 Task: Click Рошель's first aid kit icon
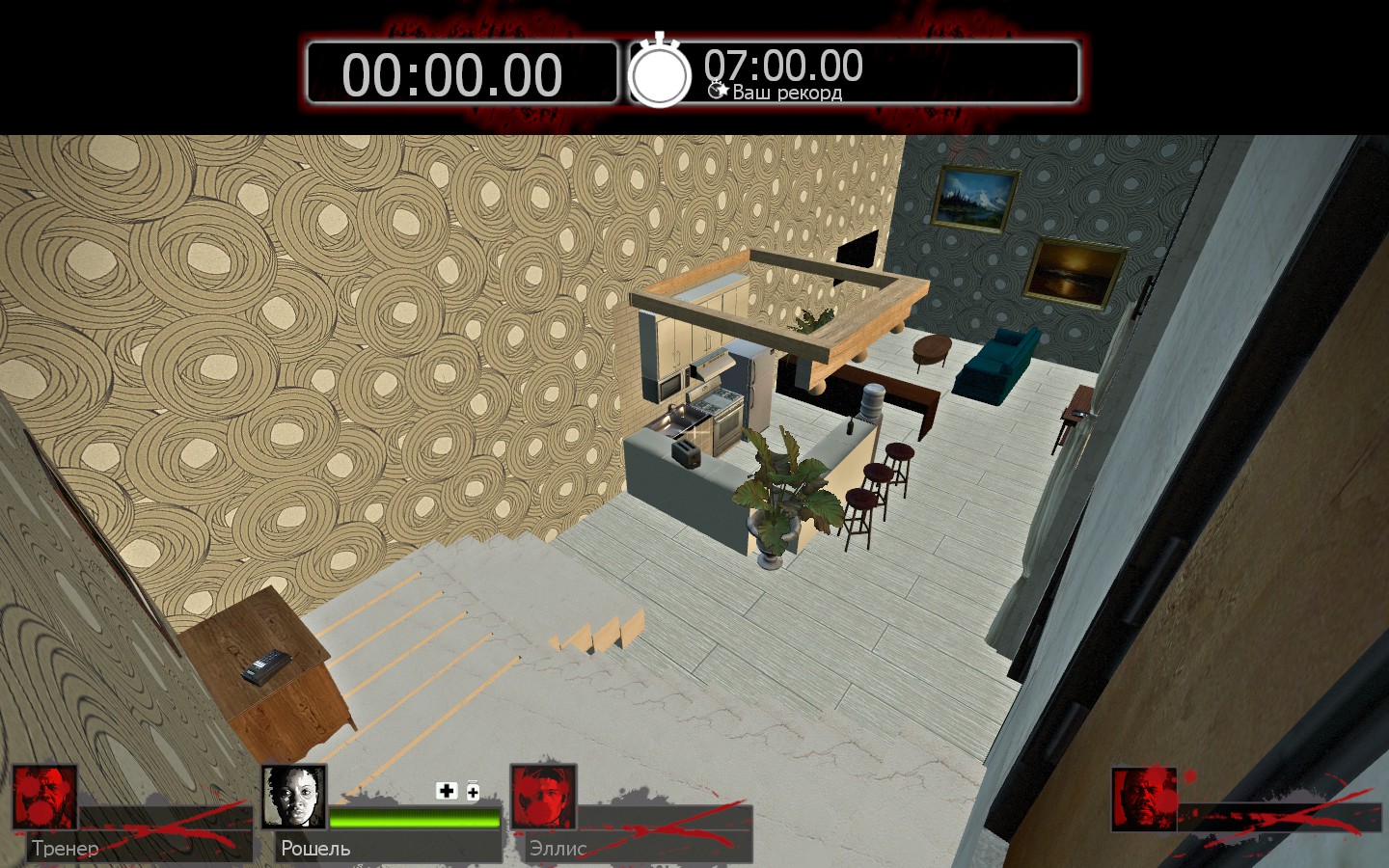pos(447,791)
